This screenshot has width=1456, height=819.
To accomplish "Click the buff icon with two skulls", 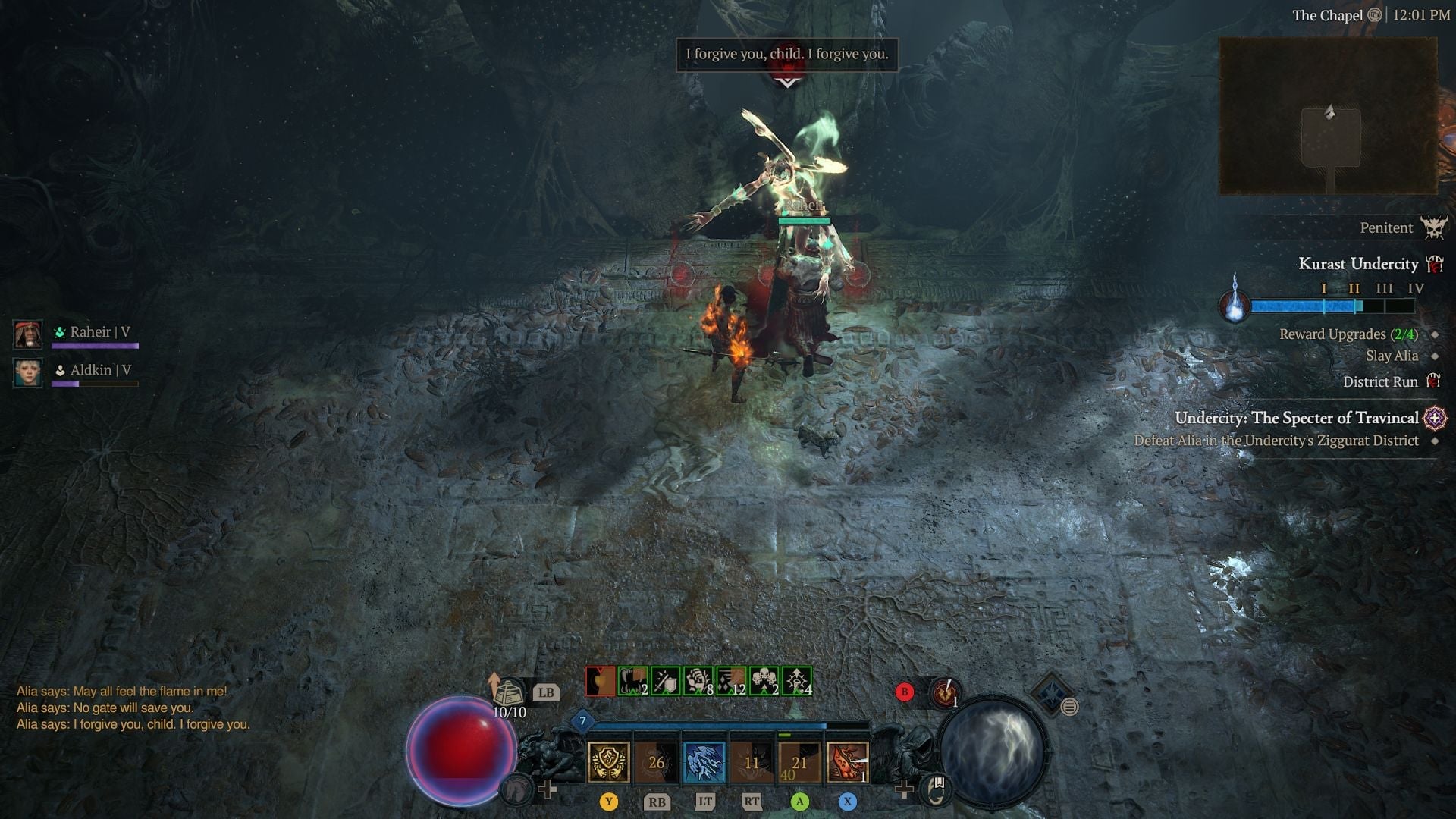I will click(x=764, y=682).
